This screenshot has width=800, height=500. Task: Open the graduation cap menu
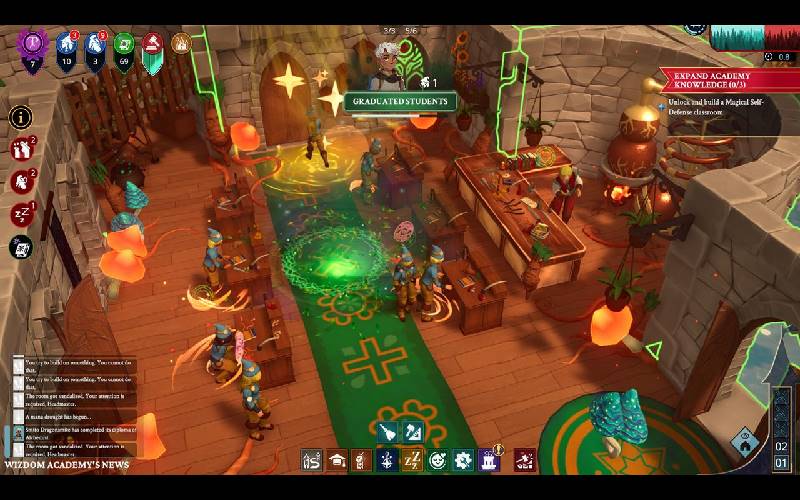(x=337, y=461)
